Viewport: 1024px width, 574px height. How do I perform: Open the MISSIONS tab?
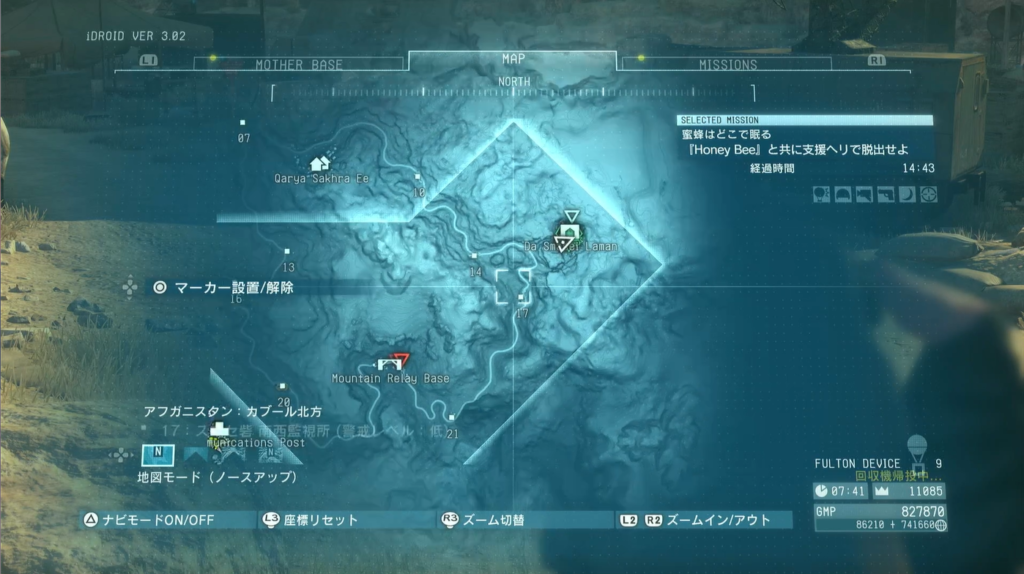coord(728,63)
